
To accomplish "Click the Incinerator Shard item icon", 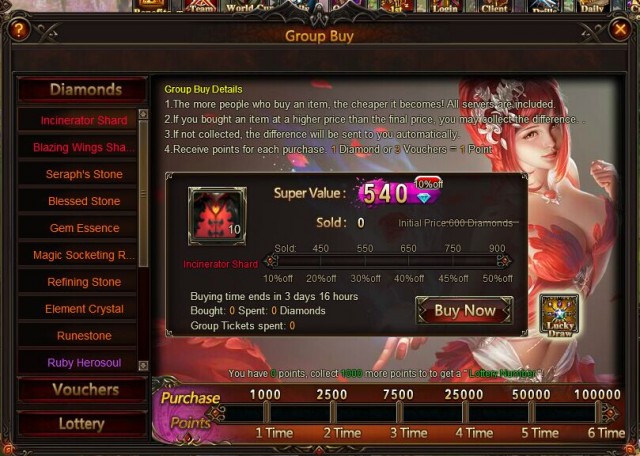I will coord(217,216).
